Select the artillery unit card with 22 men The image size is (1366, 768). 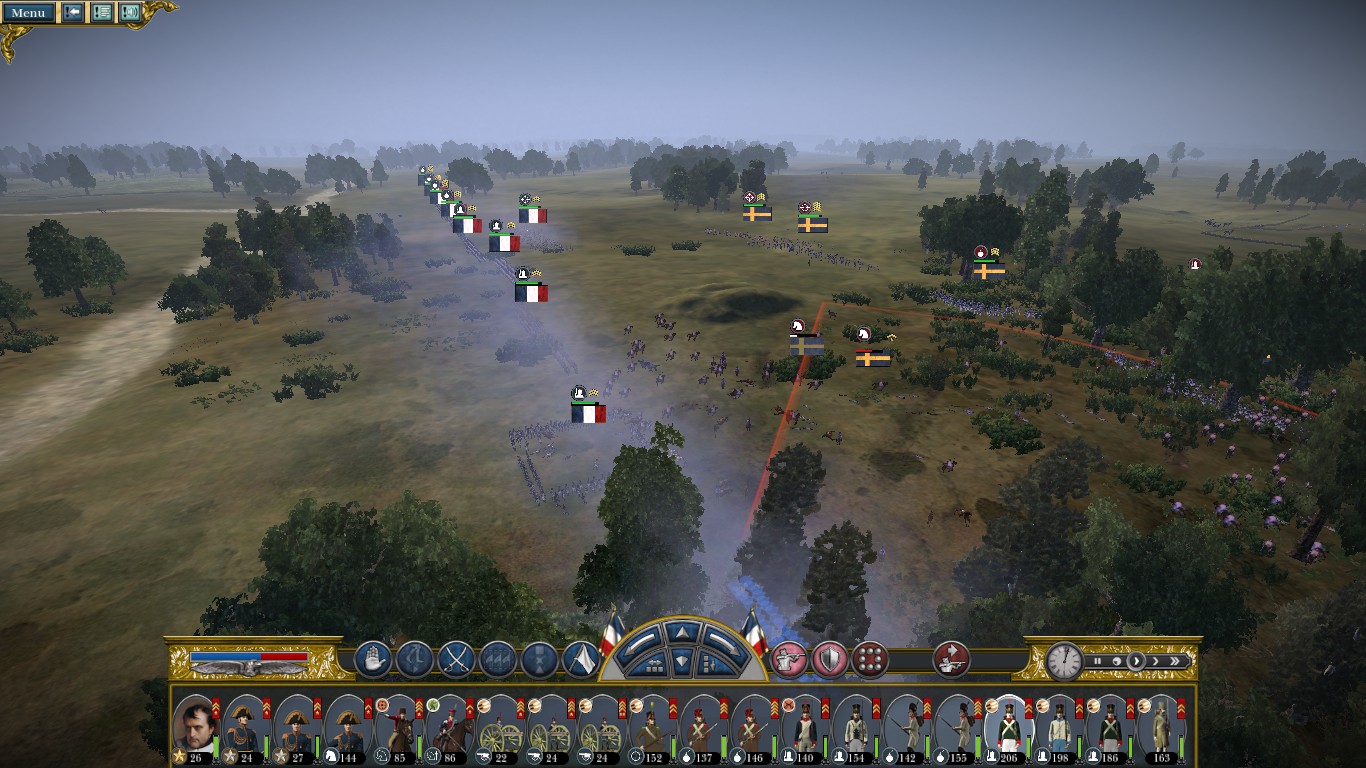tap(499, 727)
